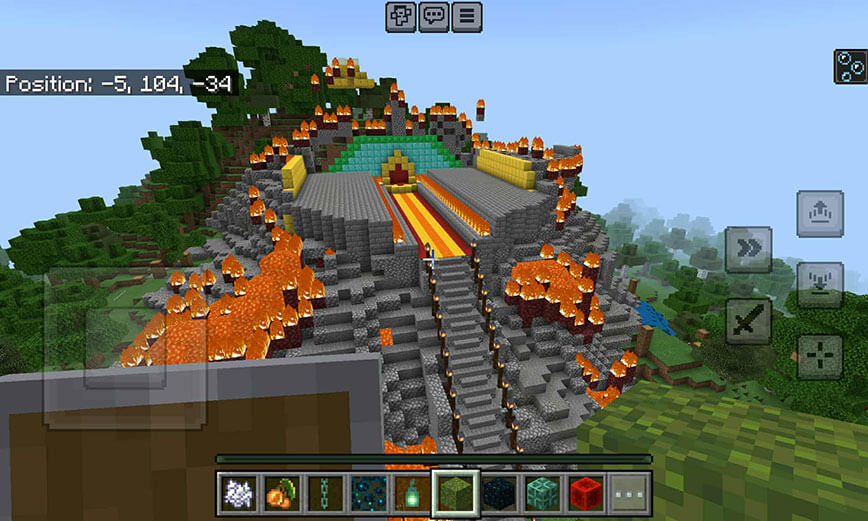Tap the jump up-arrow button
This screenshot has width=868, height=521.
pos(819,214)
